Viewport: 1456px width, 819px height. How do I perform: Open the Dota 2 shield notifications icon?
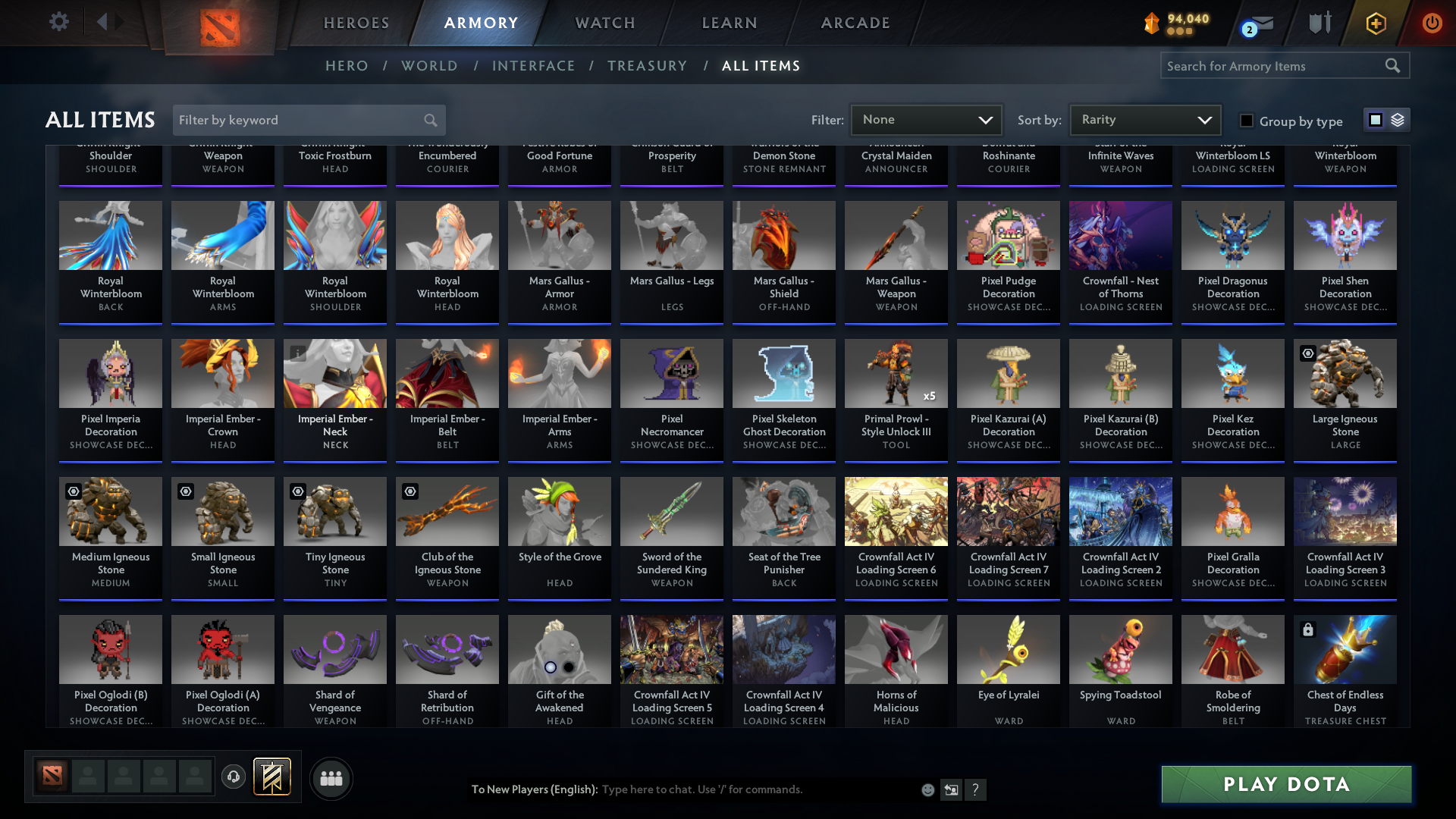click(1319, 22)
